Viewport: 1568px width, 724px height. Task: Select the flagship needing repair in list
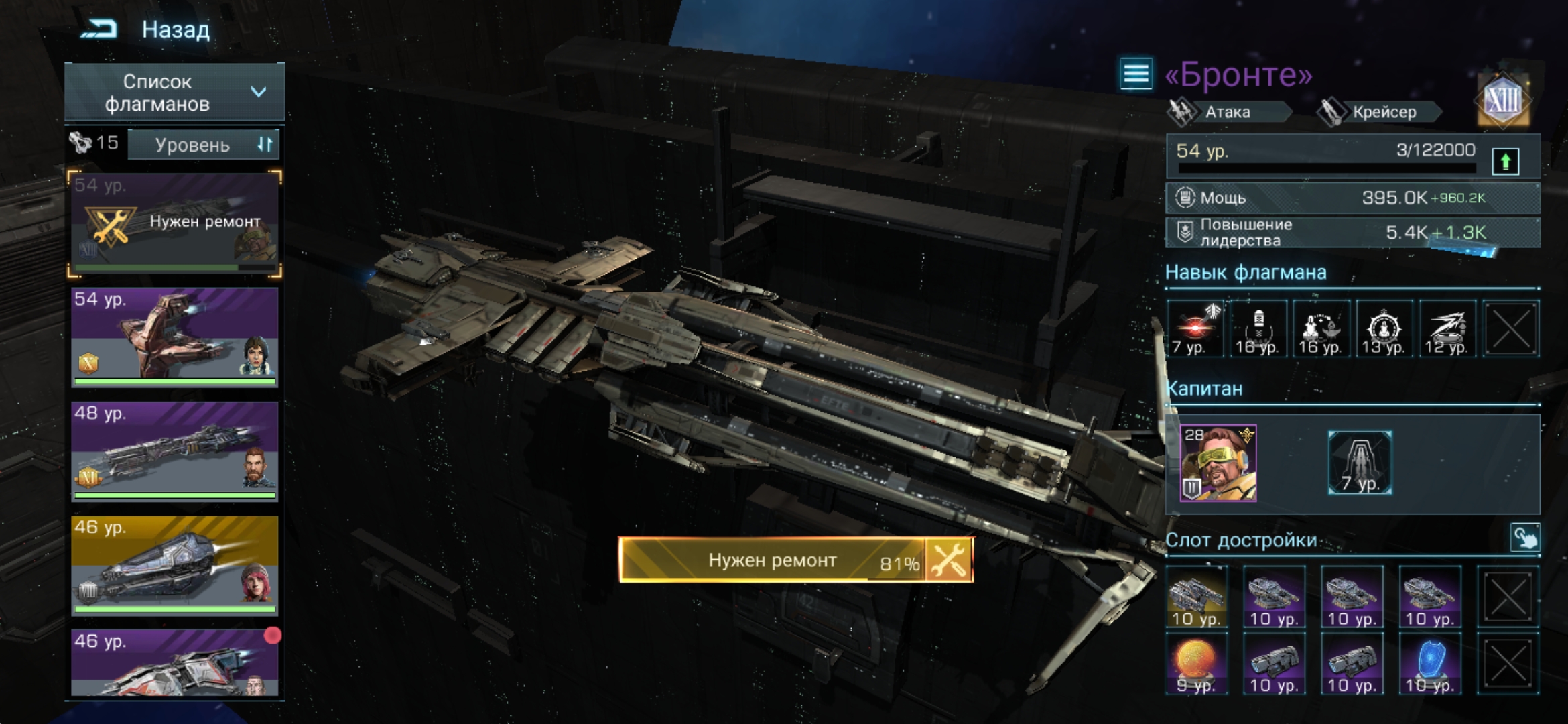click(x=174, y=224)
